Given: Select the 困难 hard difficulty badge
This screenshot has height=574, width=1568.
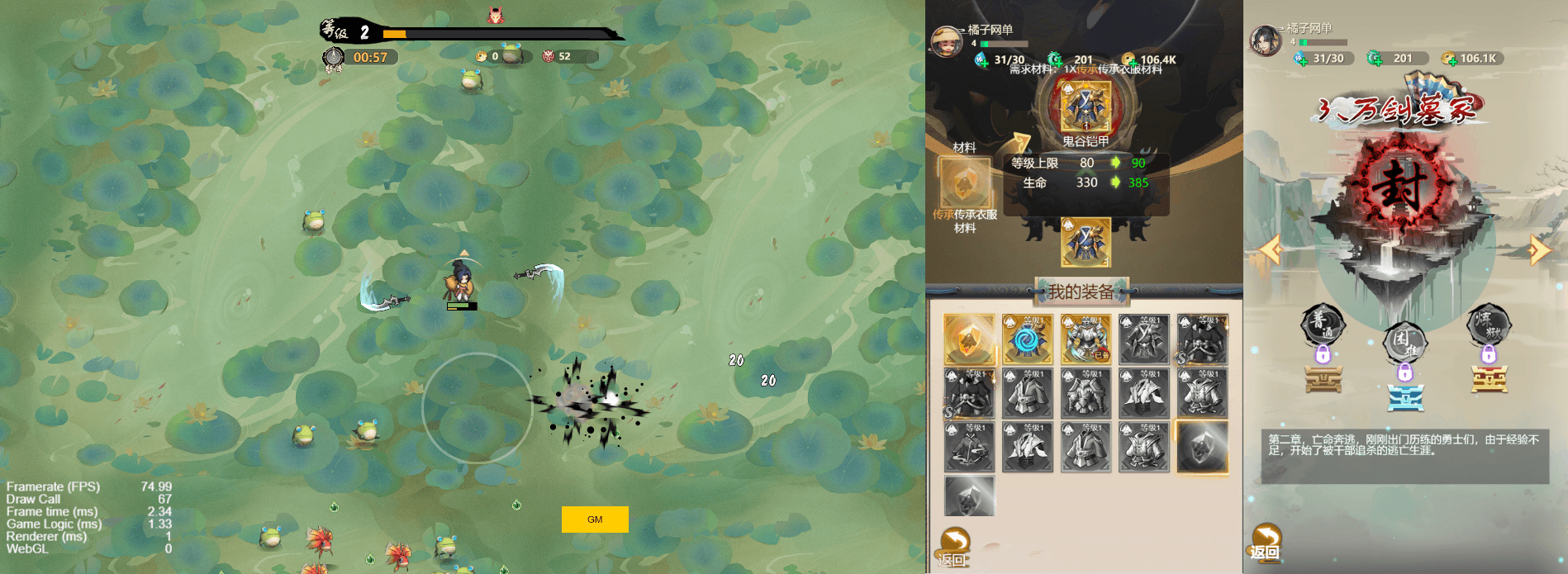Looking at the screenshot, I should point(1404,340).
